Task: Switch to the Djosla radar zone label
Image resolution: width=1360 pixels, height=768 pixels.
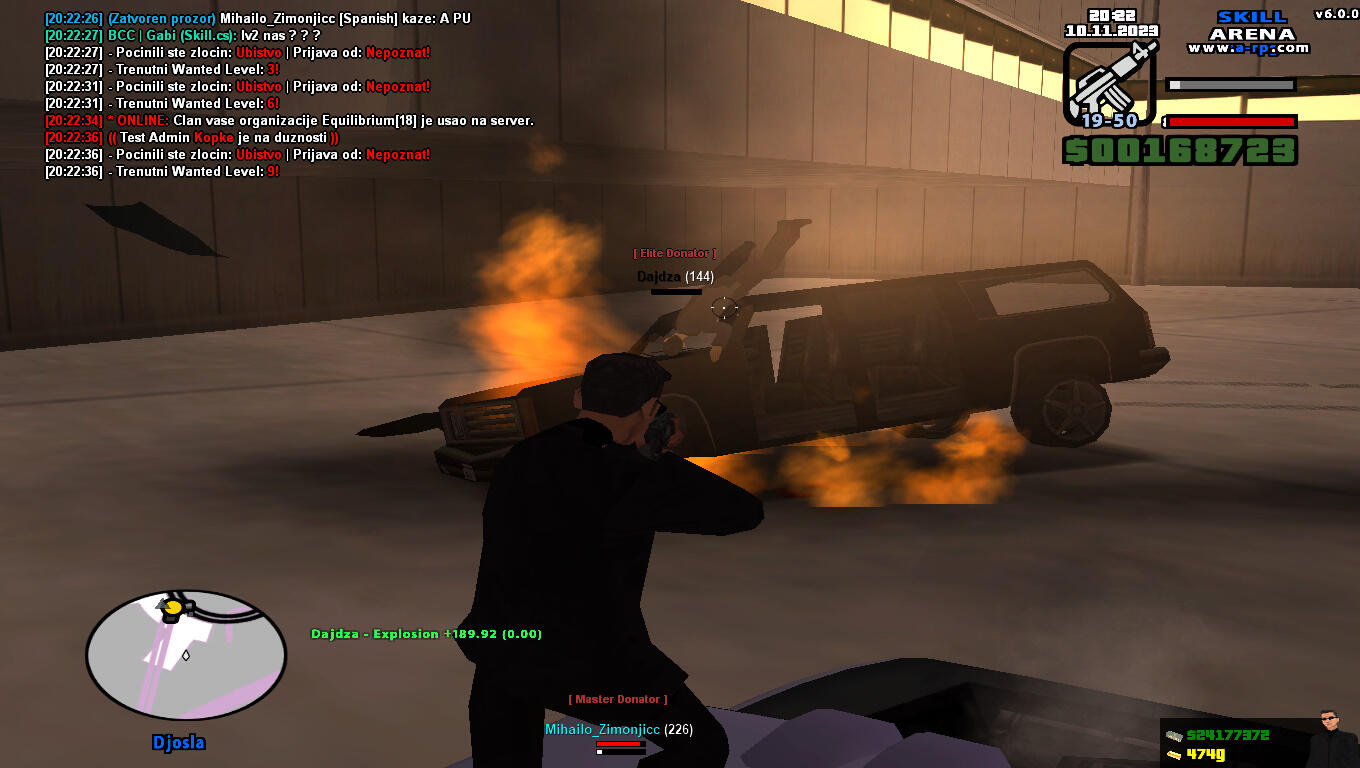Action: pyautogui.click(x=179, y=742)
